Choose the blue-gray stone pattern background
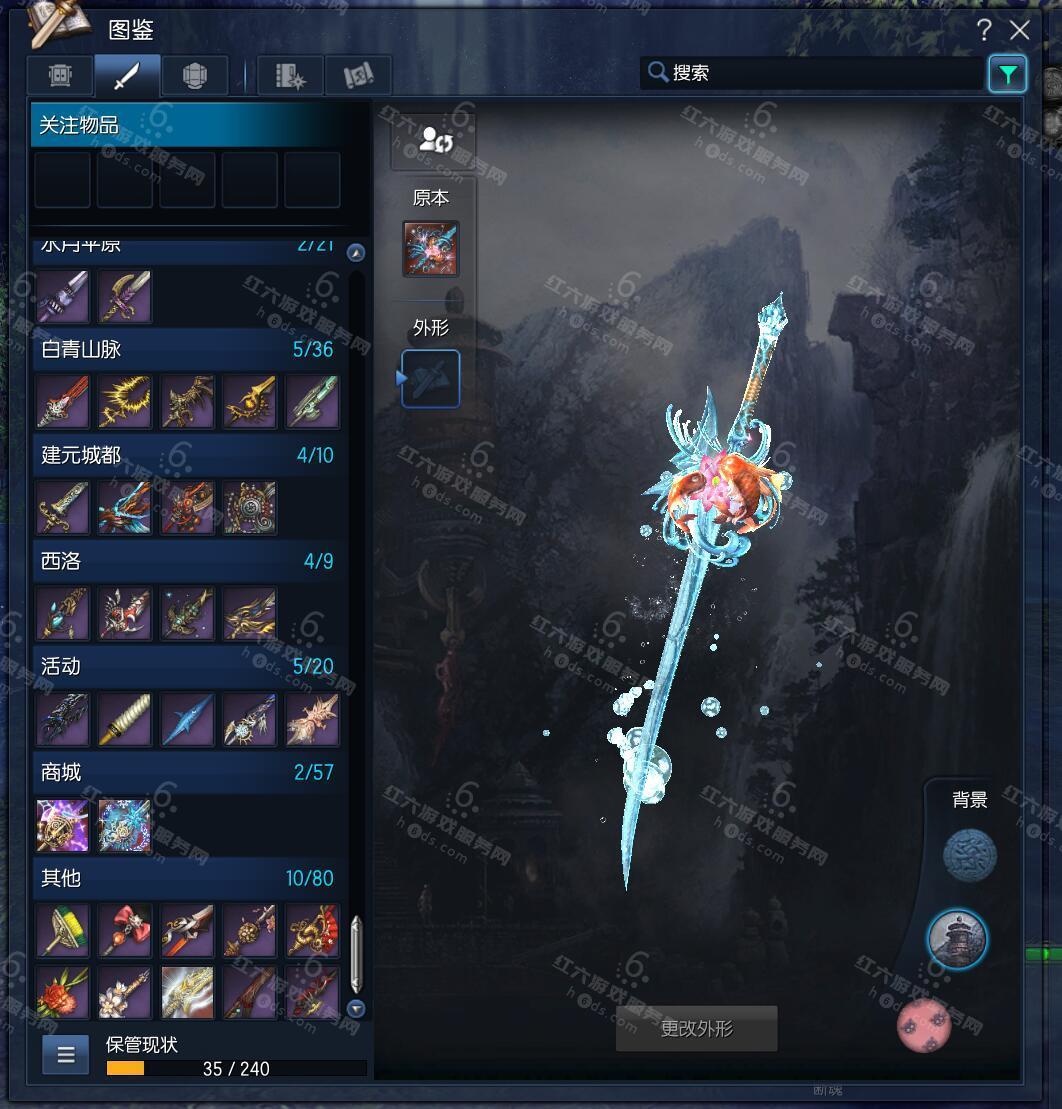This screenshot has width=1062, height=1109. click(x=970, y=856)
